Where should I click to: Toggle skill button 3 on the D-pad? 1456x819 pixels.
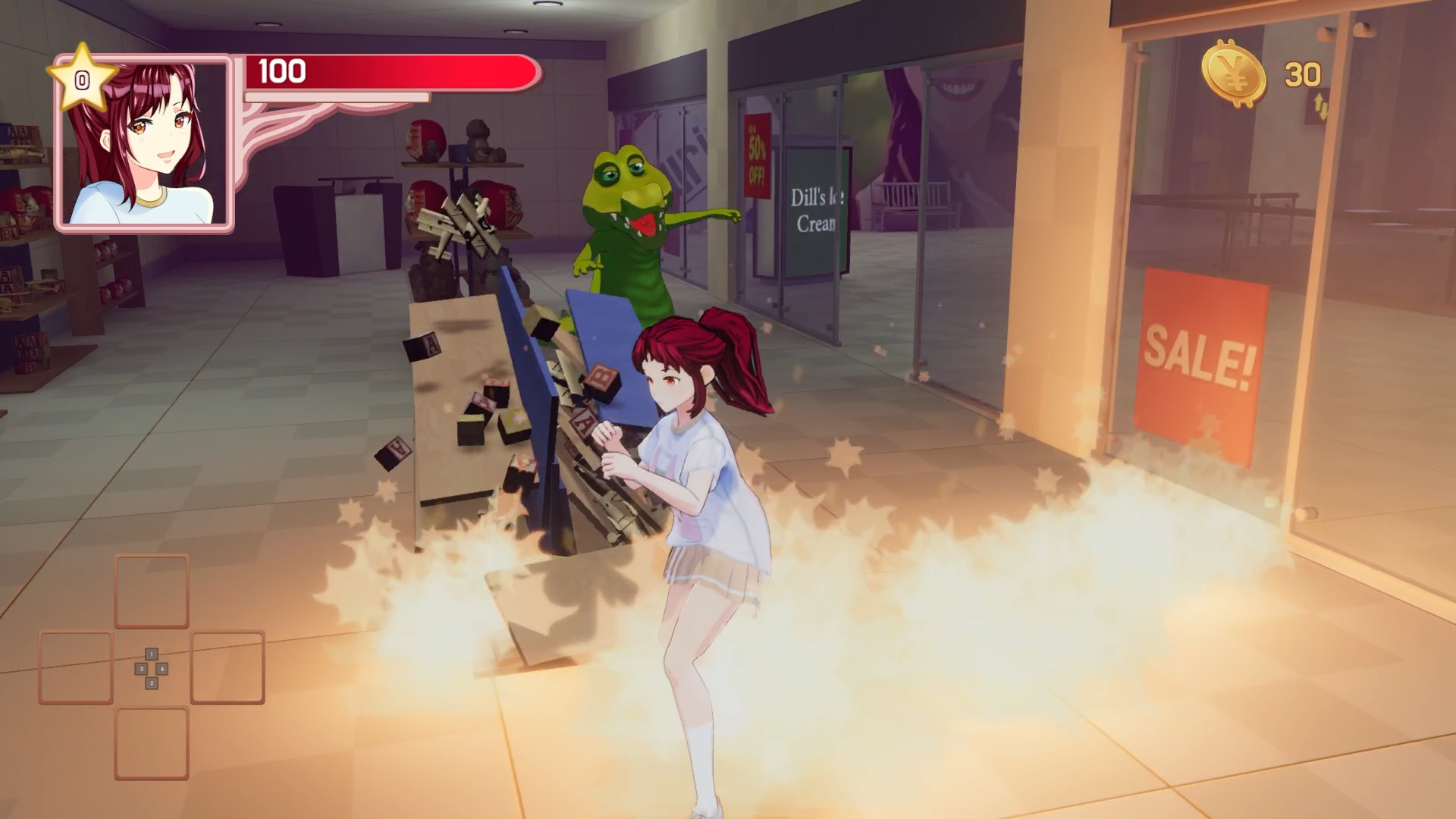coord(141,669)
